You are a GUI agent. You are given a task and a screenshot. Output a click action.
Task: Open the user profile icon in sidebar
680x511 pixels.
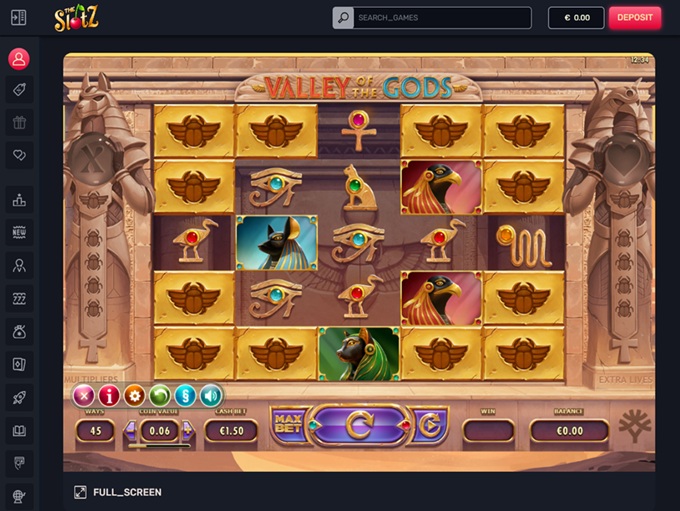(x=19, y=58)
